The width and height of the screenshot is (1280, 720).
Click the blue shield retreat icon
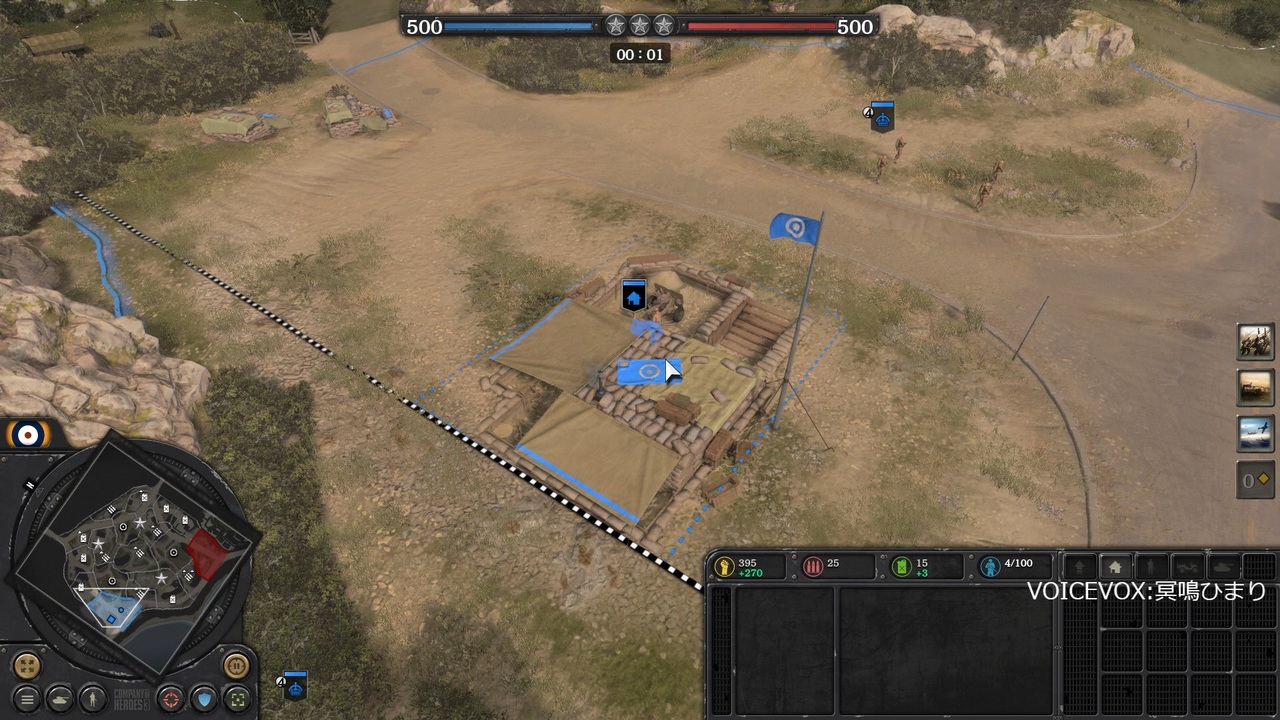205,700
